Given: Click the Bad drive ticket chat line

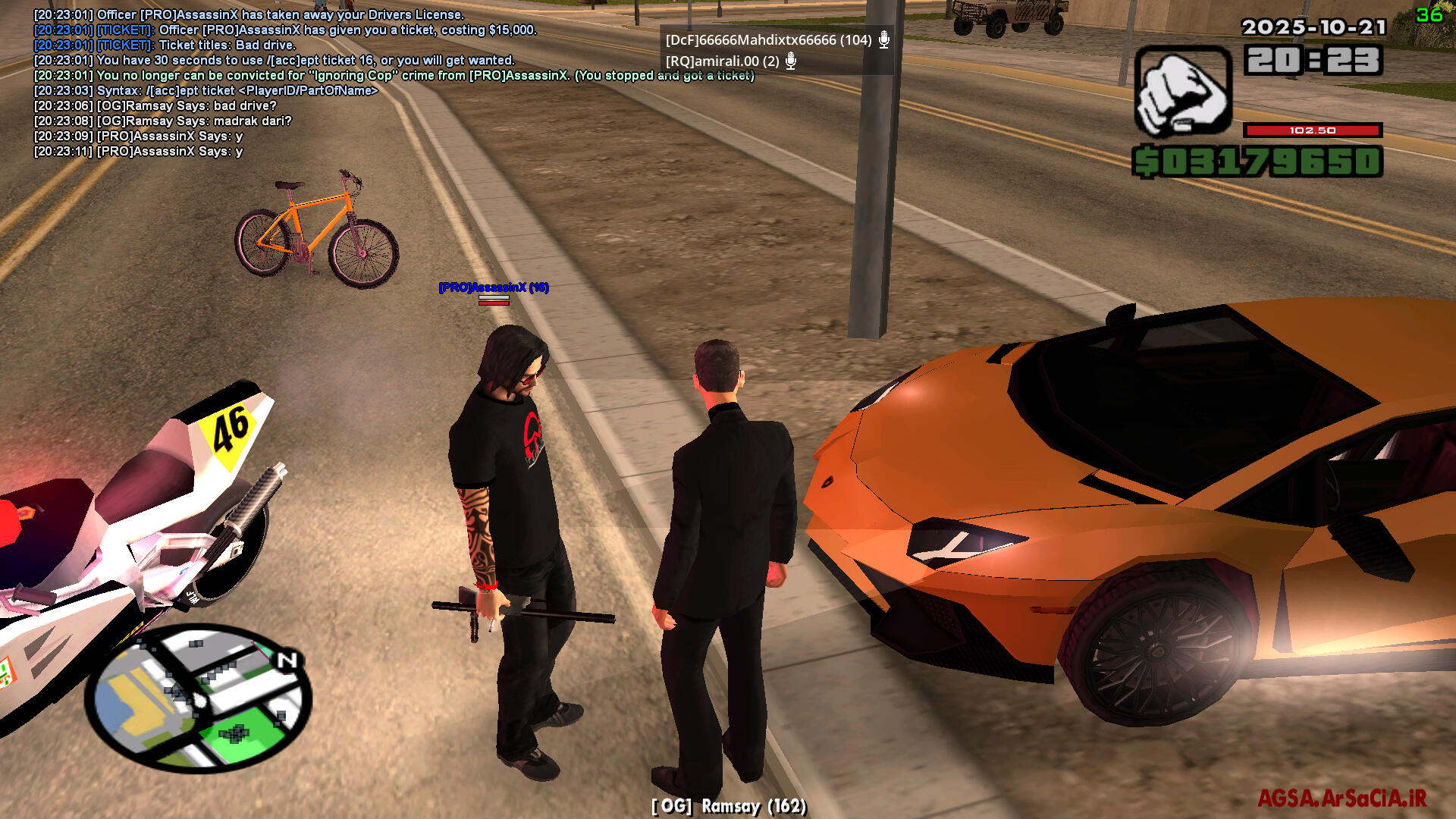Looking at the screenshot, I should point(165,45).
